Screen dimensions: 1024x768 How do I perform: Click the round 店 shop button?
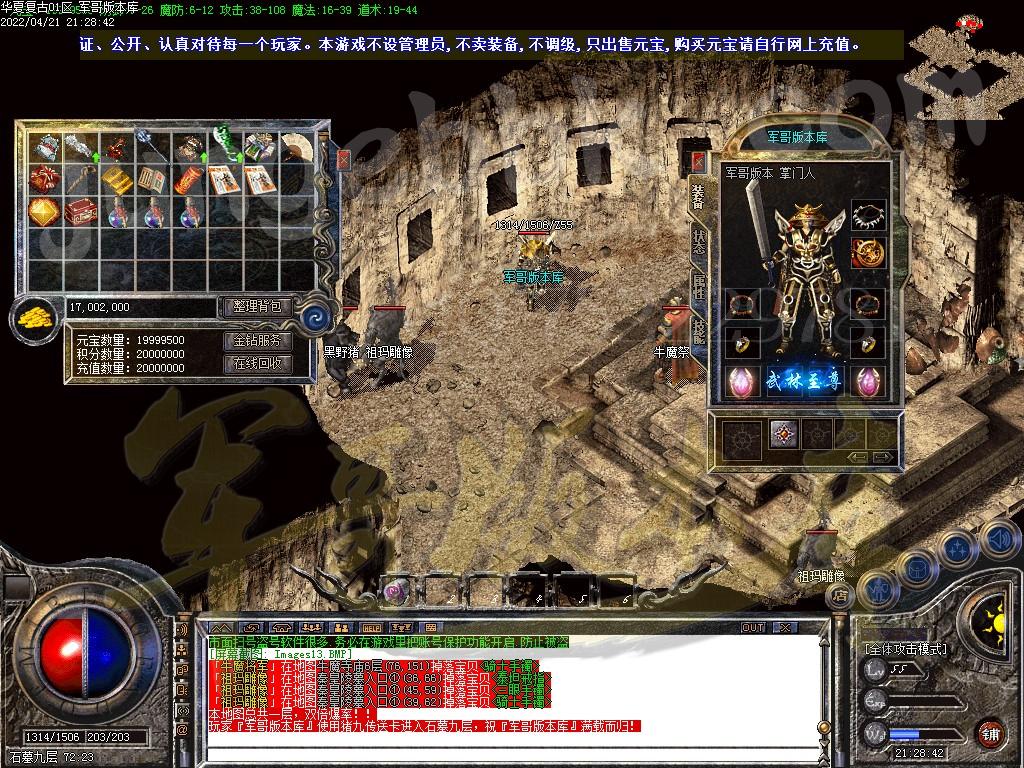[841, 597]
